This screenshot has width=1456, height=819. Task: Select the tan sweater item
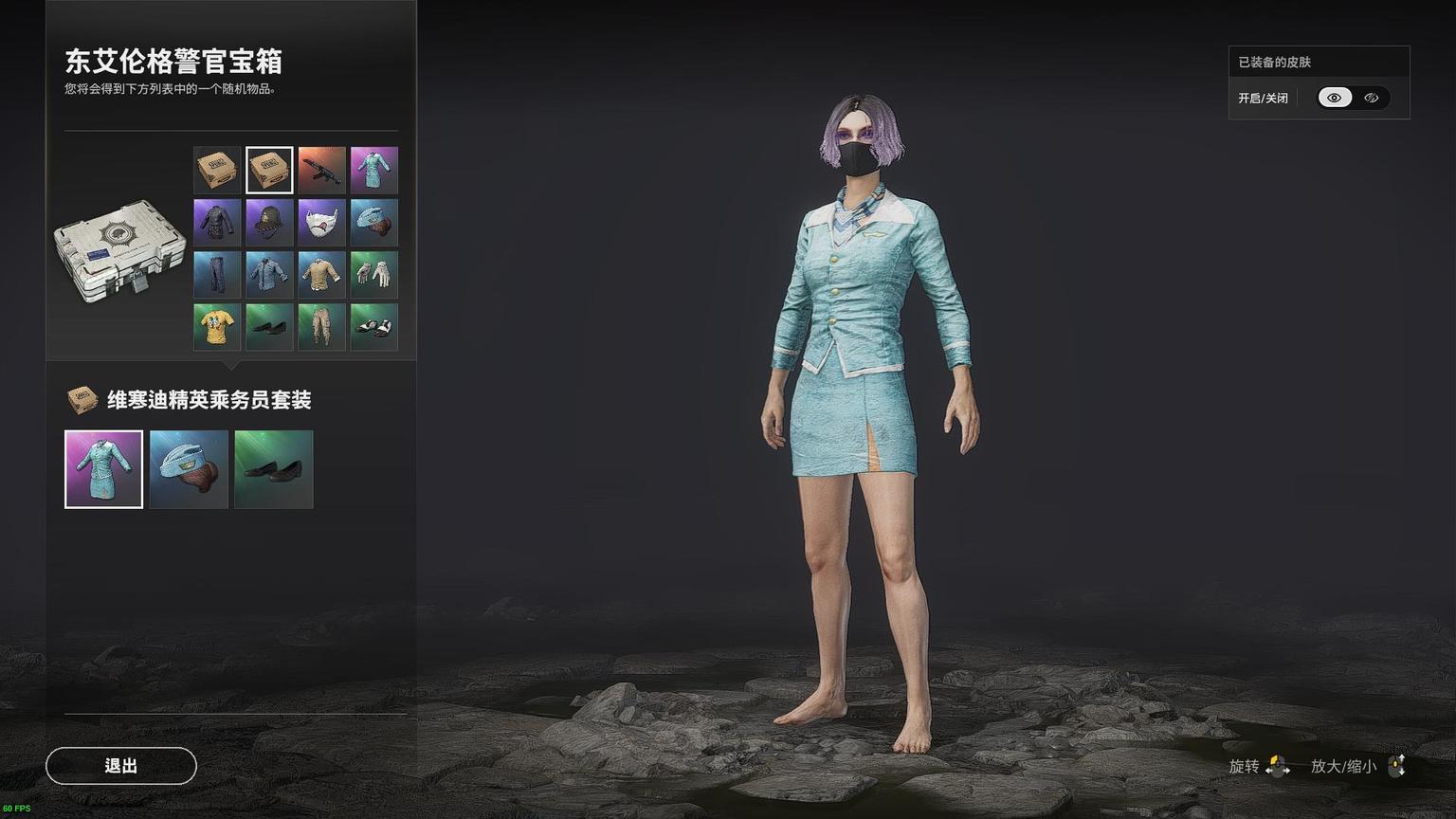(321, 275)
